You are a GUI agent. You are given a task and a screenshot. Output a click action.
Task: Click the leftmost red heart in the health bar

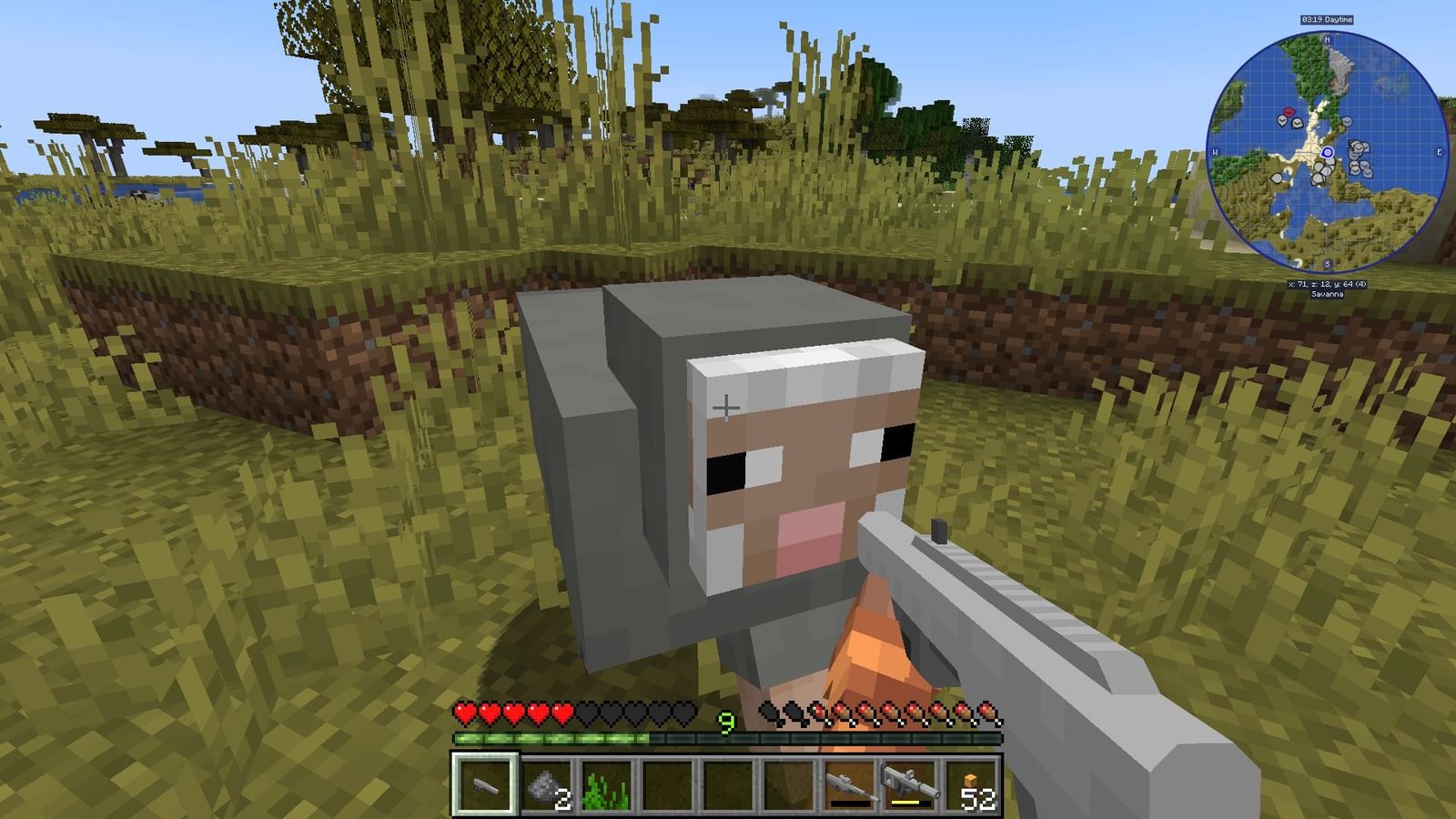click(x=466, y=713)
